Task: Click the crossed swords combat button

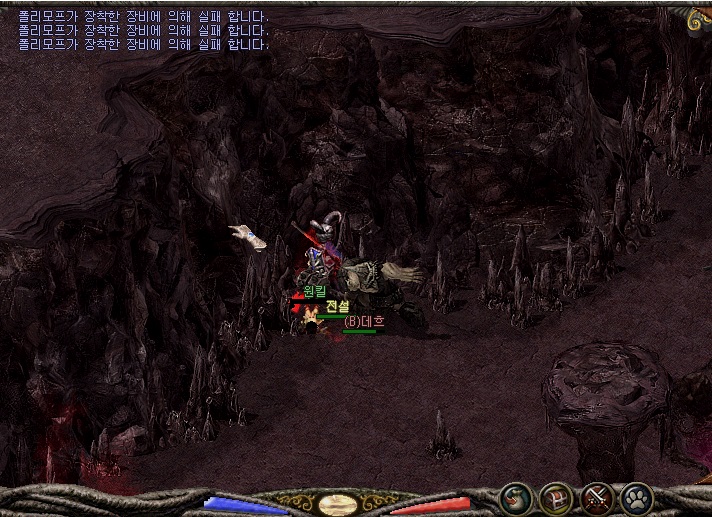Action: click(597, 497)
